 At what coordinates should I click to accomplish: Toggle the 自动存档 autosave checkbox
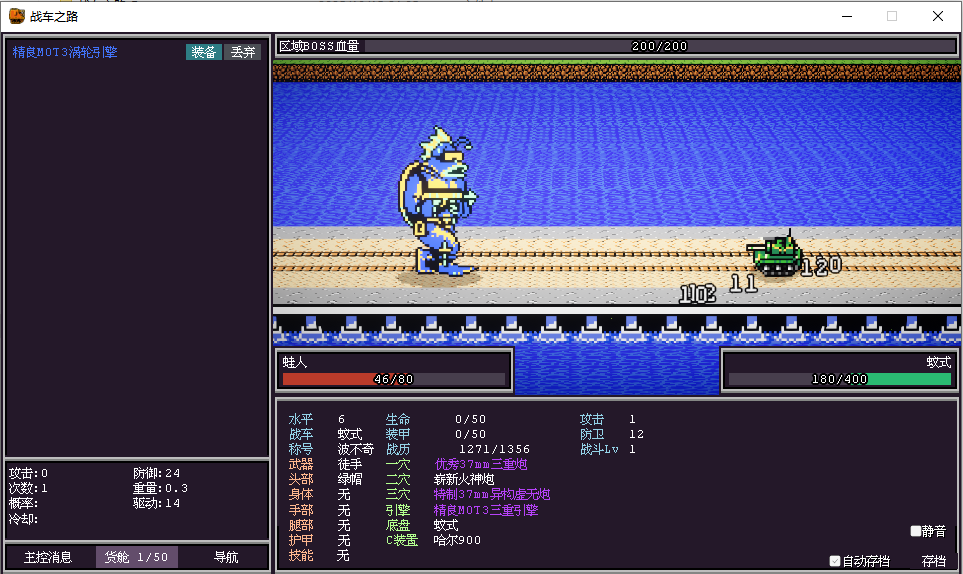835,561
